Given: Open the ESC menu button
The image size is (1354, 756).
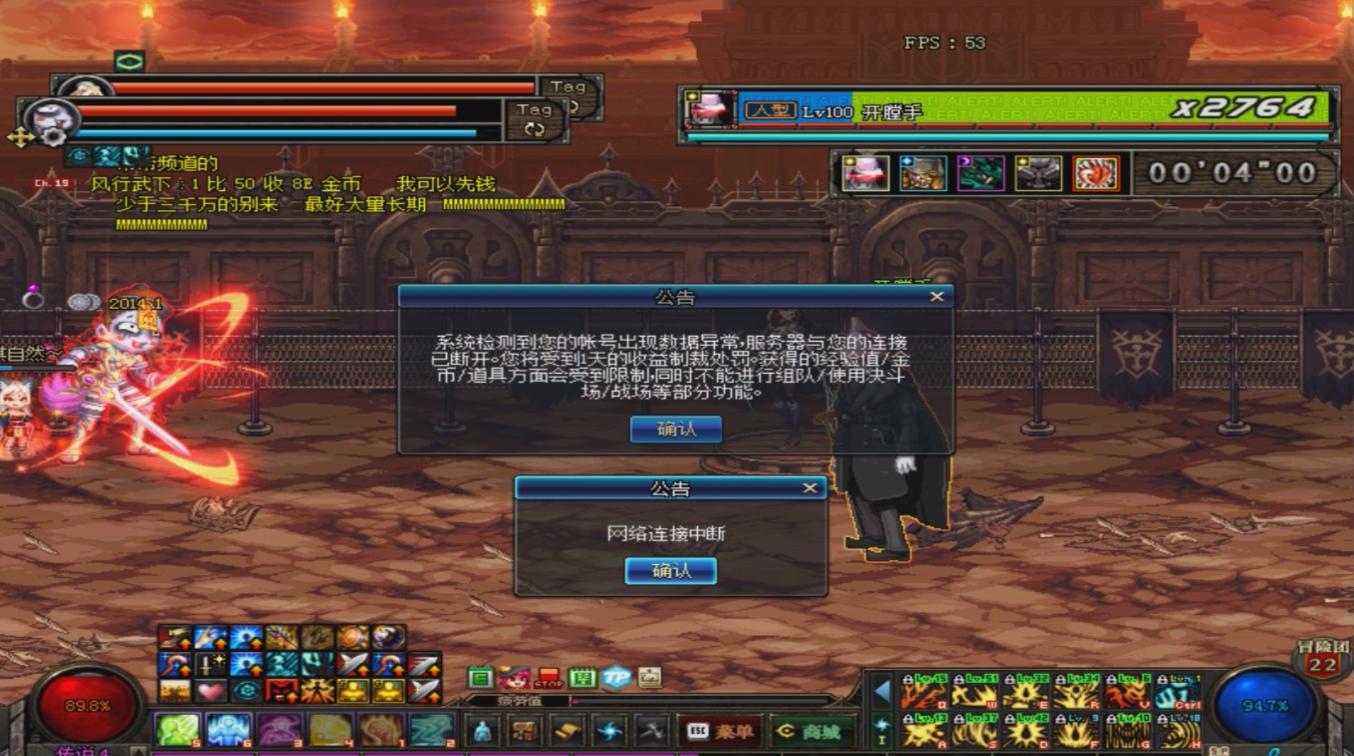Looking at the screenshot, I should [719, 732].
